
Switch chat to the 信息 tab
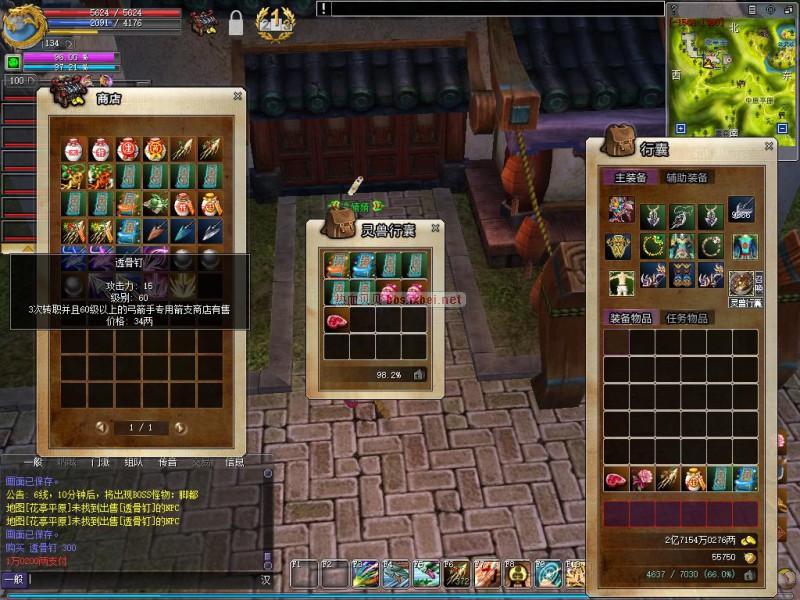point(234,462)
